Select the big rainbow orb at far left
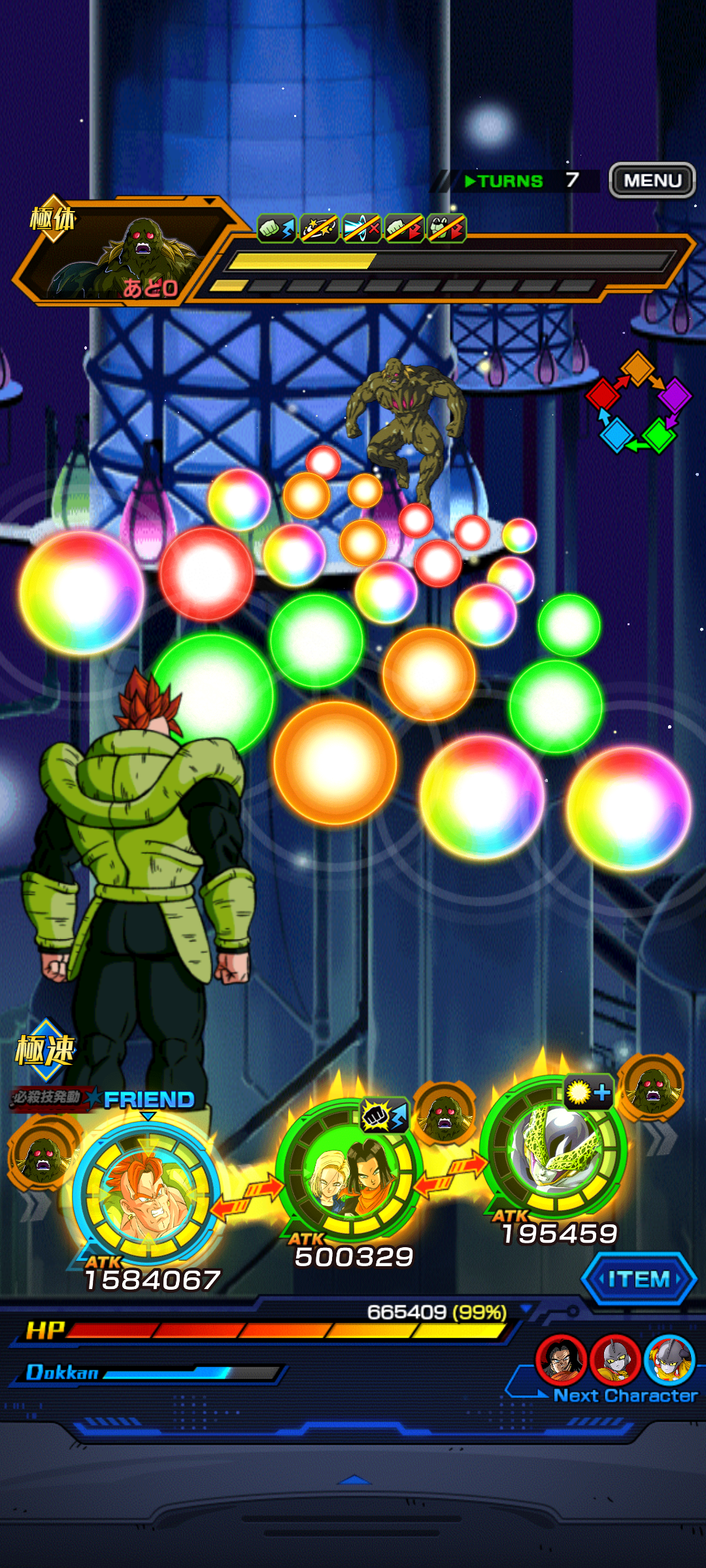This screenshot has width=706, height=1568. tap(82, 592)
